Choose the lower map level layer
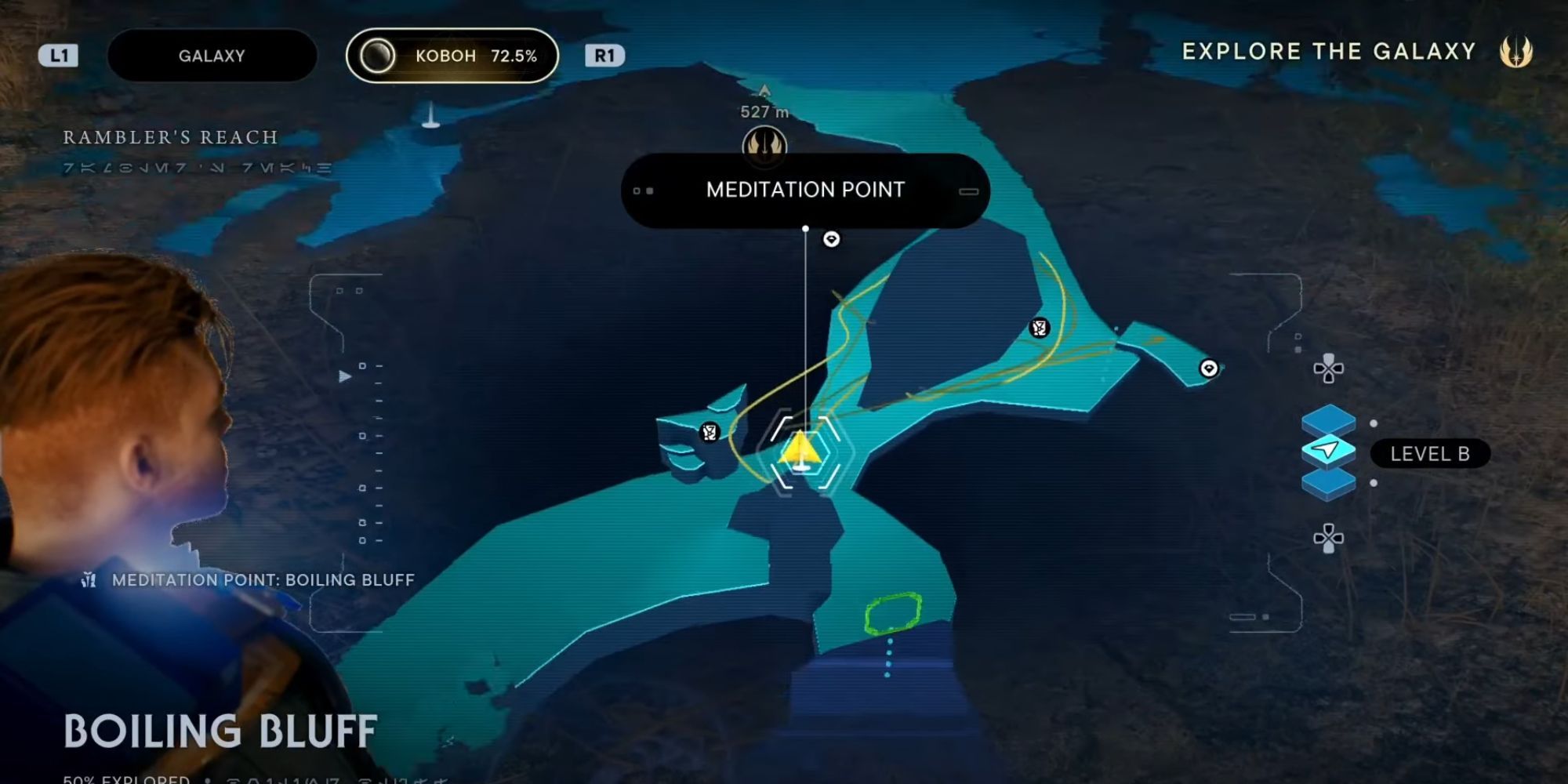1568x784 pixels. tap(1328, 482)
